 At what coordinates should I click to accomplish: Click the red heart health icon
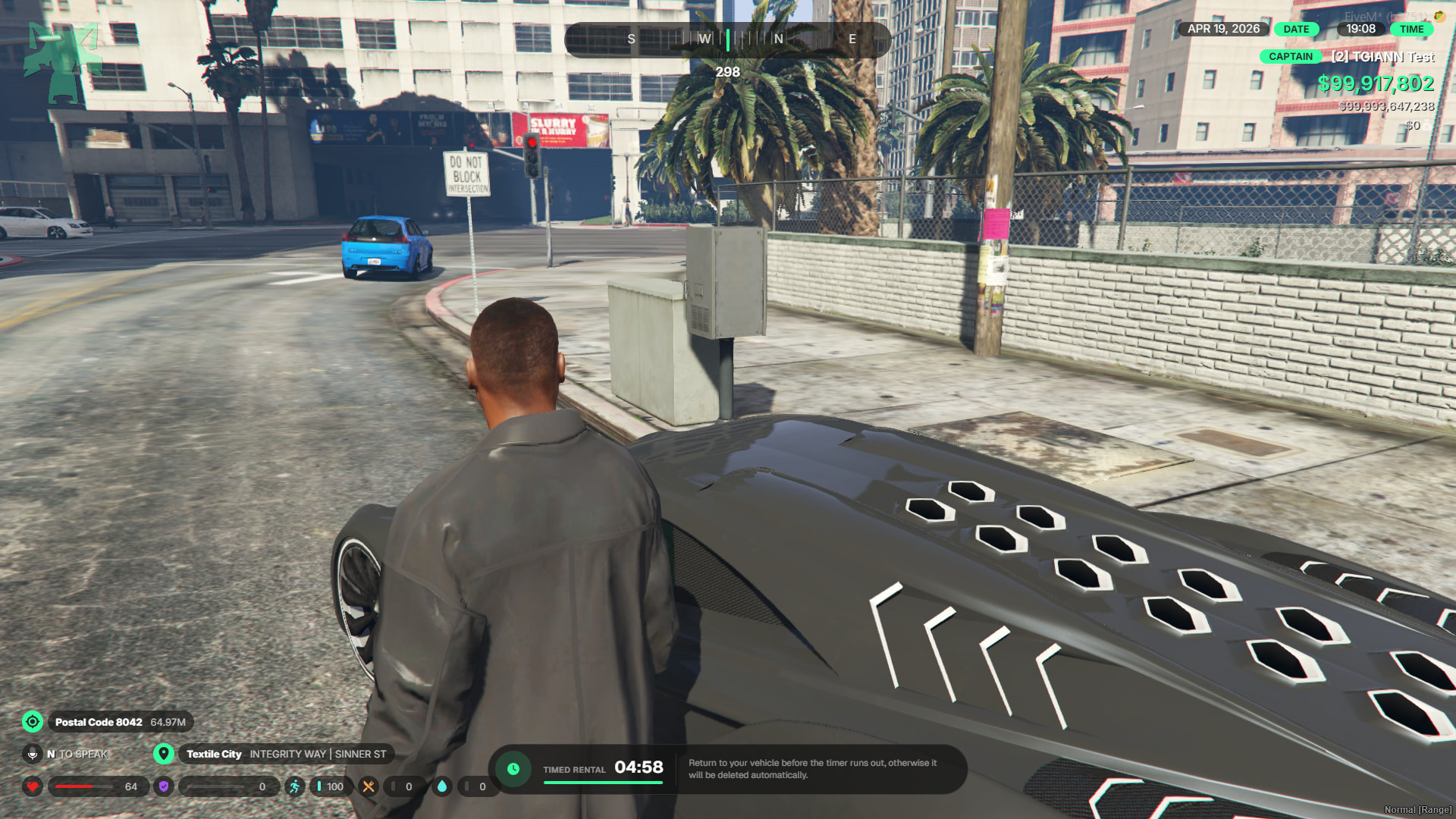coord(33,786)
